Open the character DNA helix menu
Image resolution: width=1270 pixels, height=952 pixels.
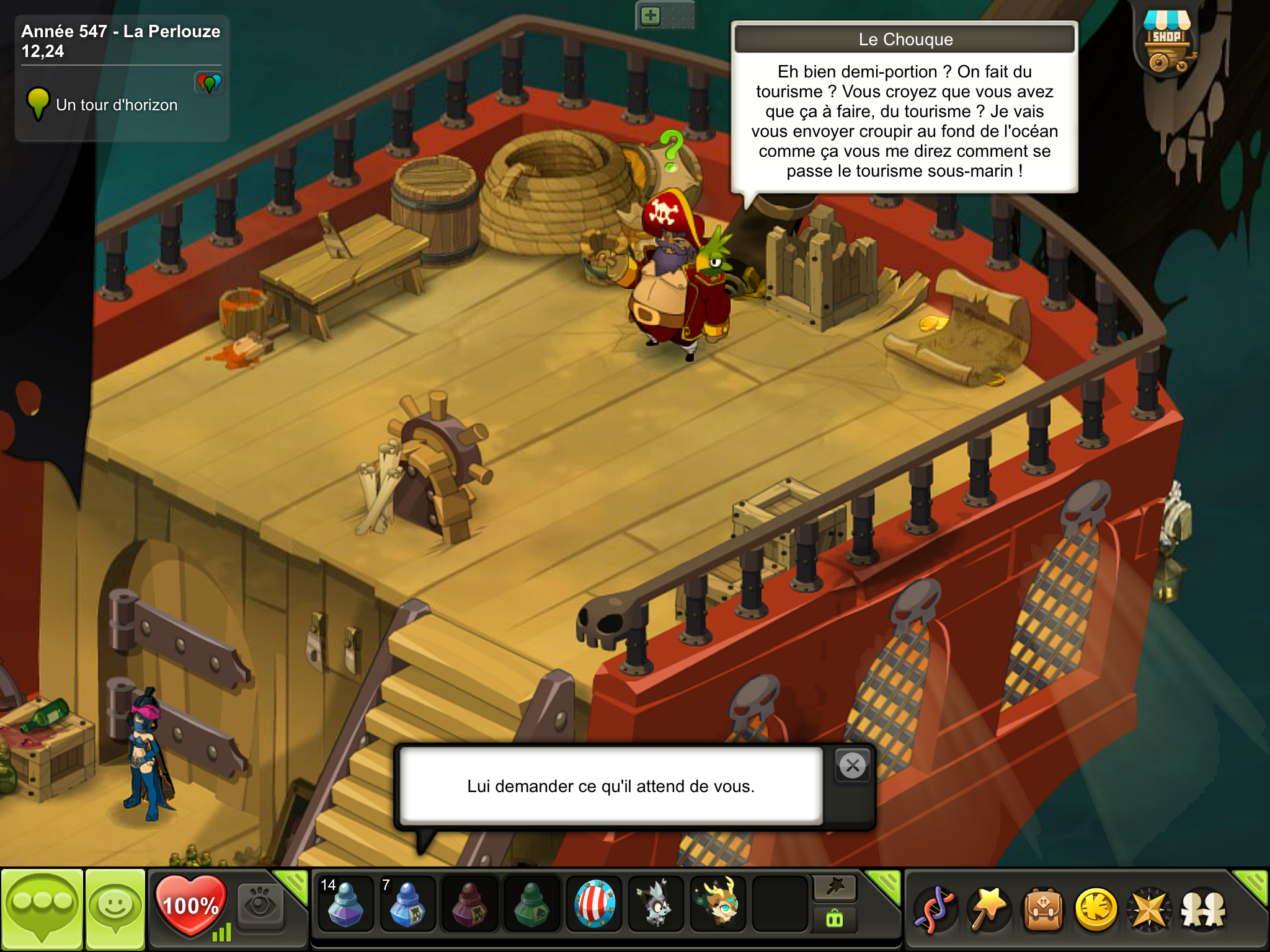(x=935, y=909)
